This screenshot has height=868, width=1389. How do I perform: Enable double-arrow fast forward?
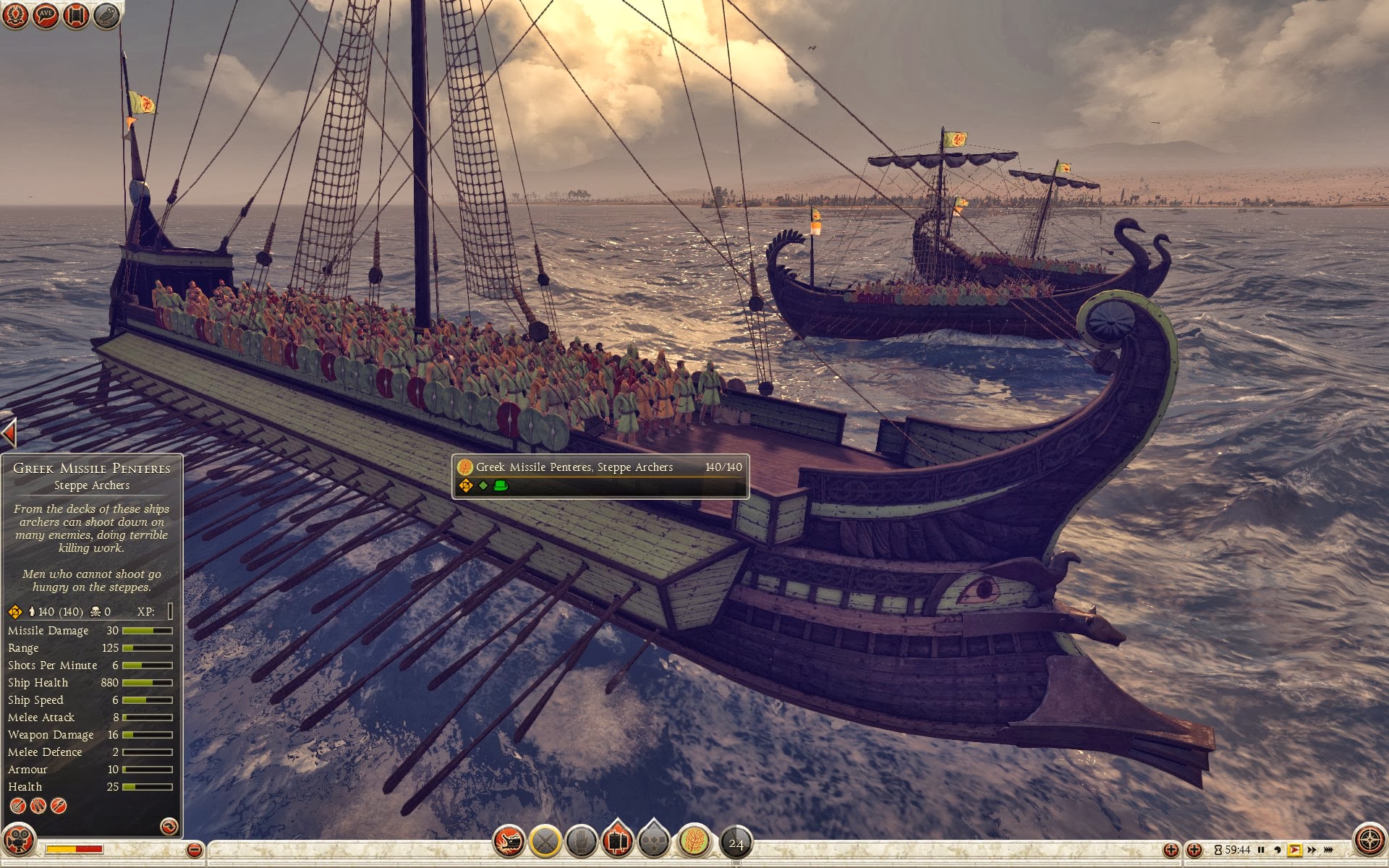pyautogui.click(x=1312, y=850)
